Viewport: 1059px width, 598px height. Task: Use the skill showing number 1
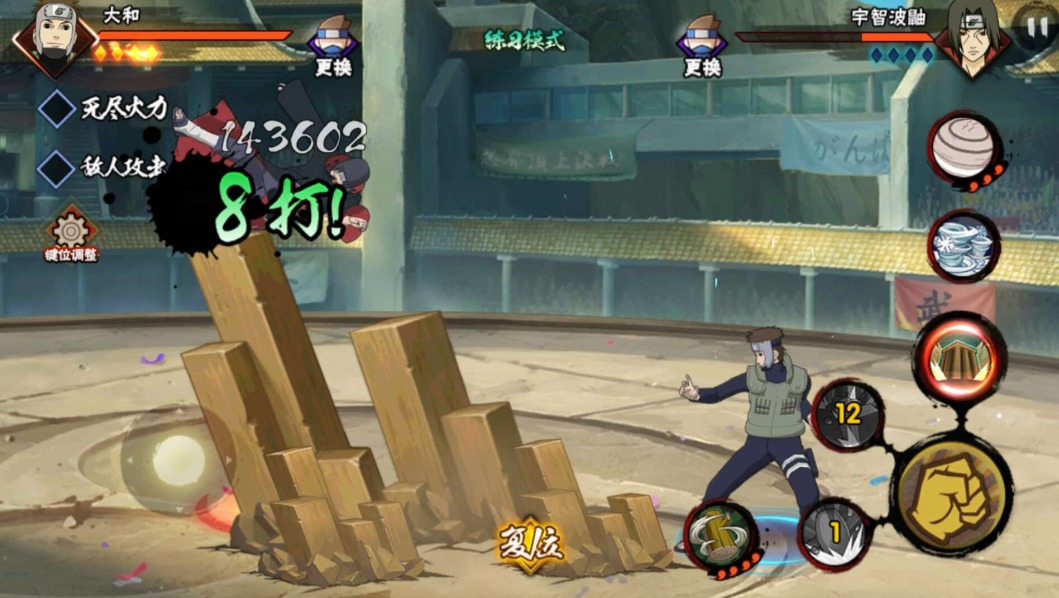click(x=836, y=532)
